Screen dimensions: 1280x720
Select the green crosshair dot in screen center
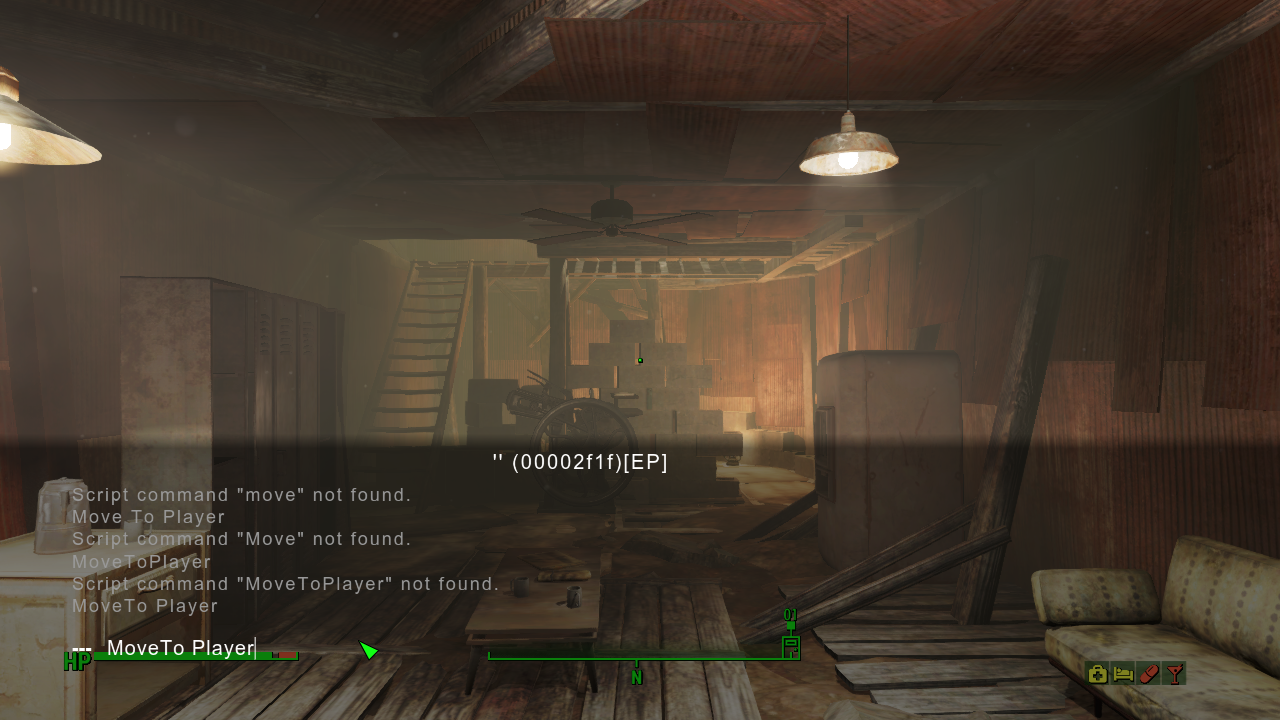click(x=639, y=360)
